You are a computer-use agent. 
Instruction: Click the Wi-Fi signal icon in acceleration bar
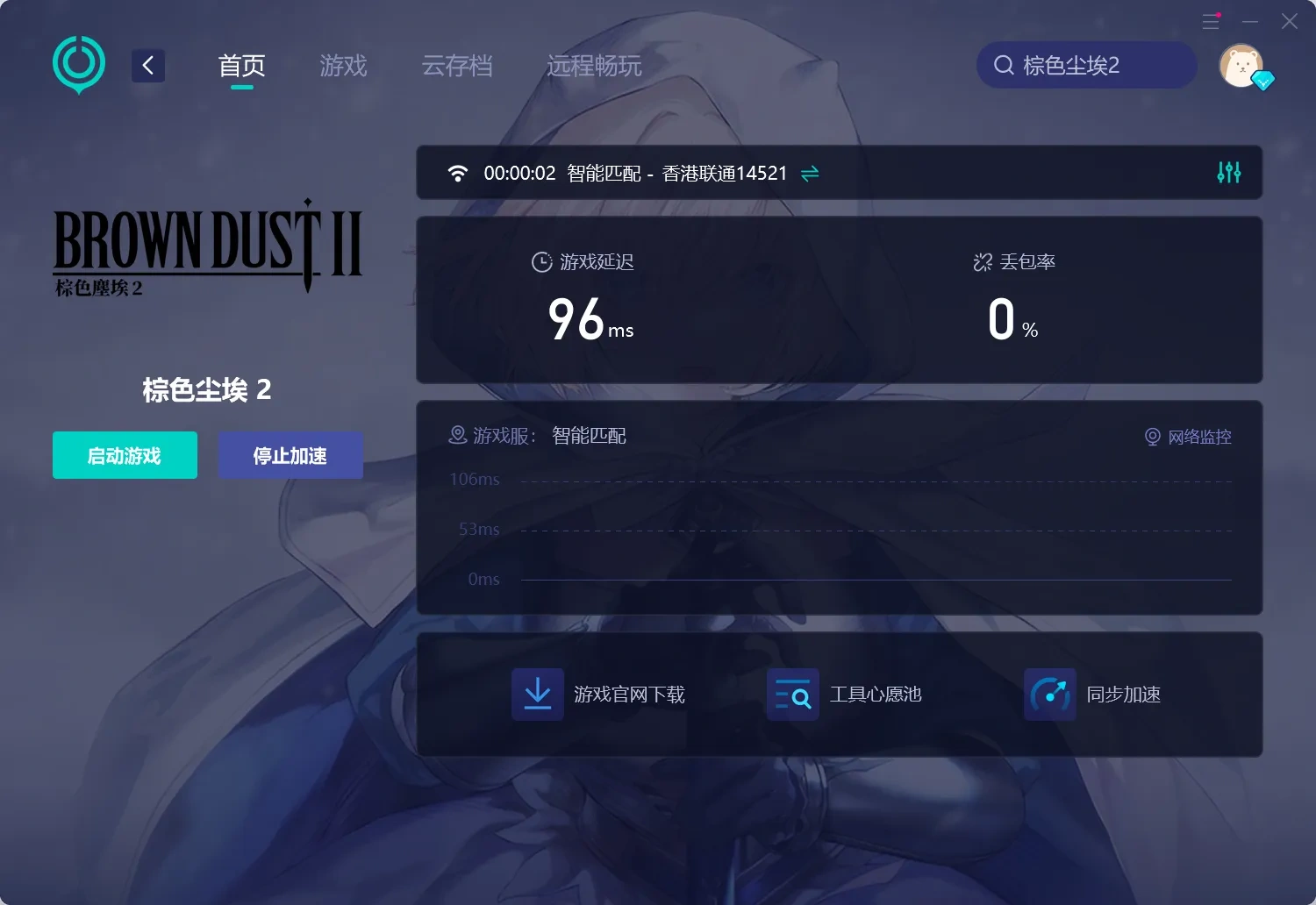click(x=457, y=173)
